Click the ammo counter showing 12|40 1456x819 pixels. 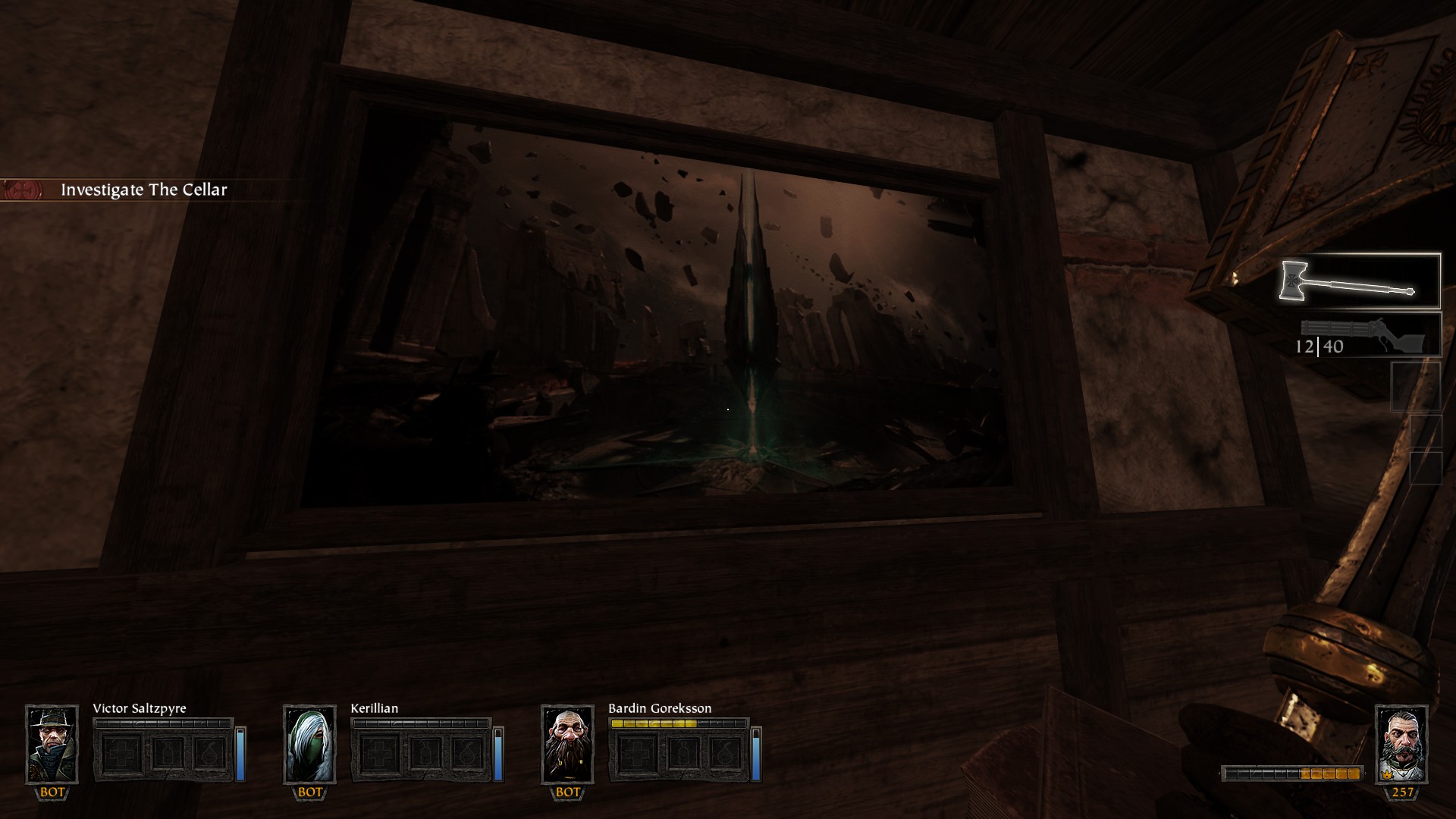1319,348
